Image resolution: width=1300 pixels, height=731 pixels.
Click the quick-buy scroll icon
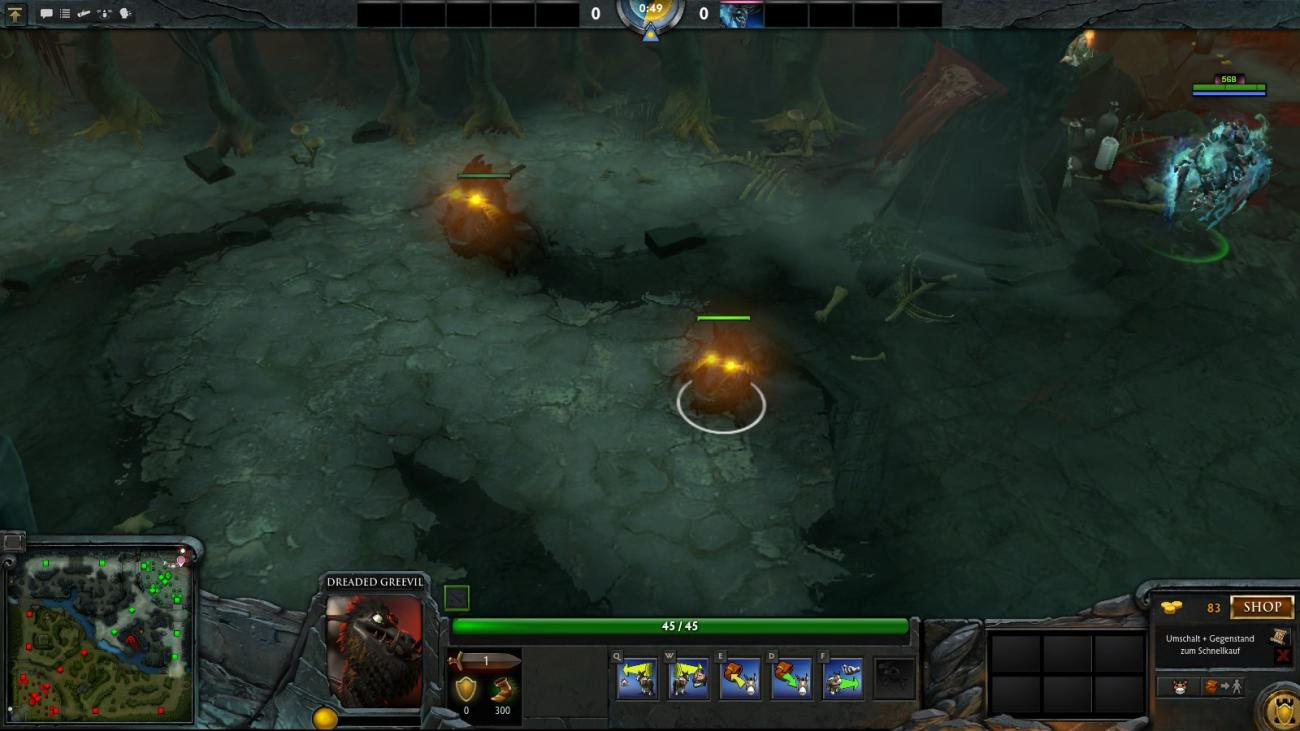1278,636
